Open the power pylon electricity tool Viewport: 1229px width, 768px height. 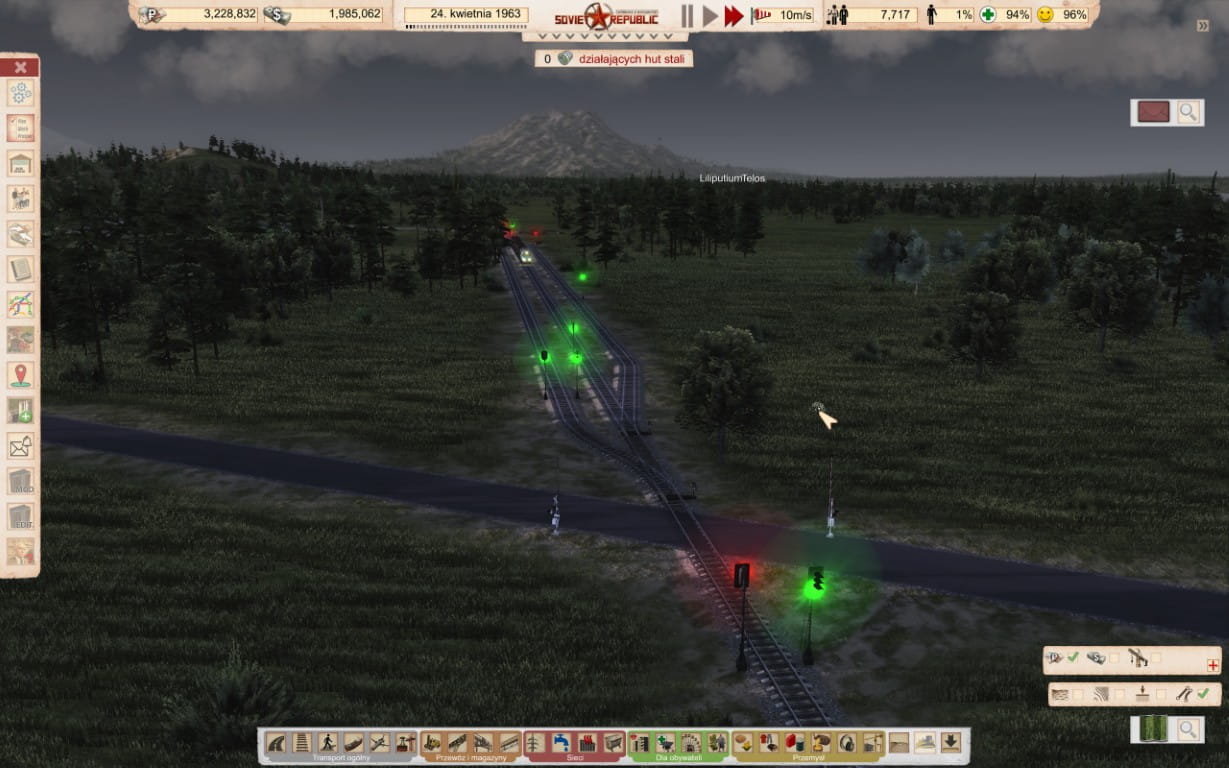(536, 742)
